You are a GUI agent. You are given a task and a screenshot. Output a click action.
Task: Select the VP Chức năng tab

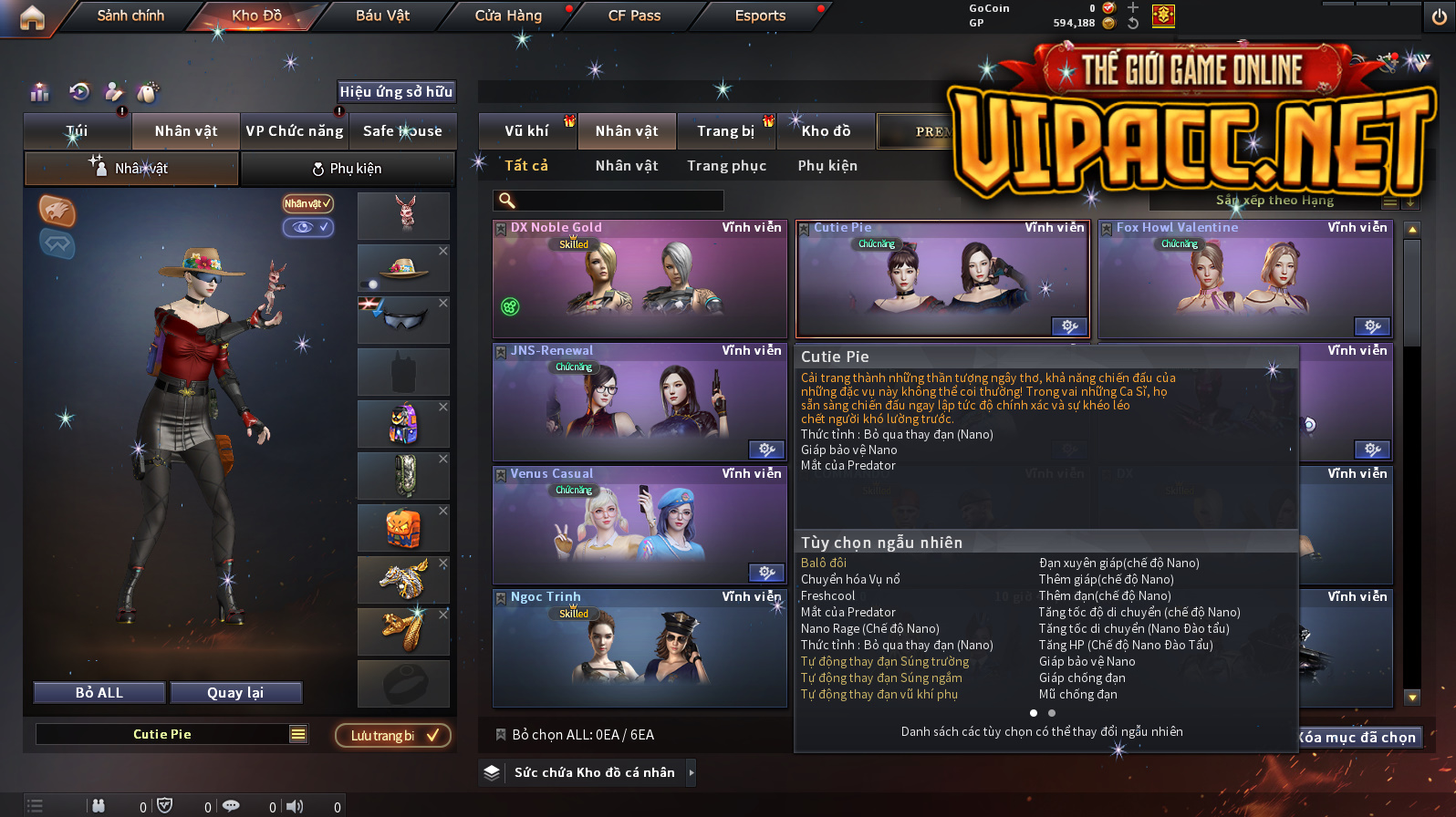[x=294, y=131]
